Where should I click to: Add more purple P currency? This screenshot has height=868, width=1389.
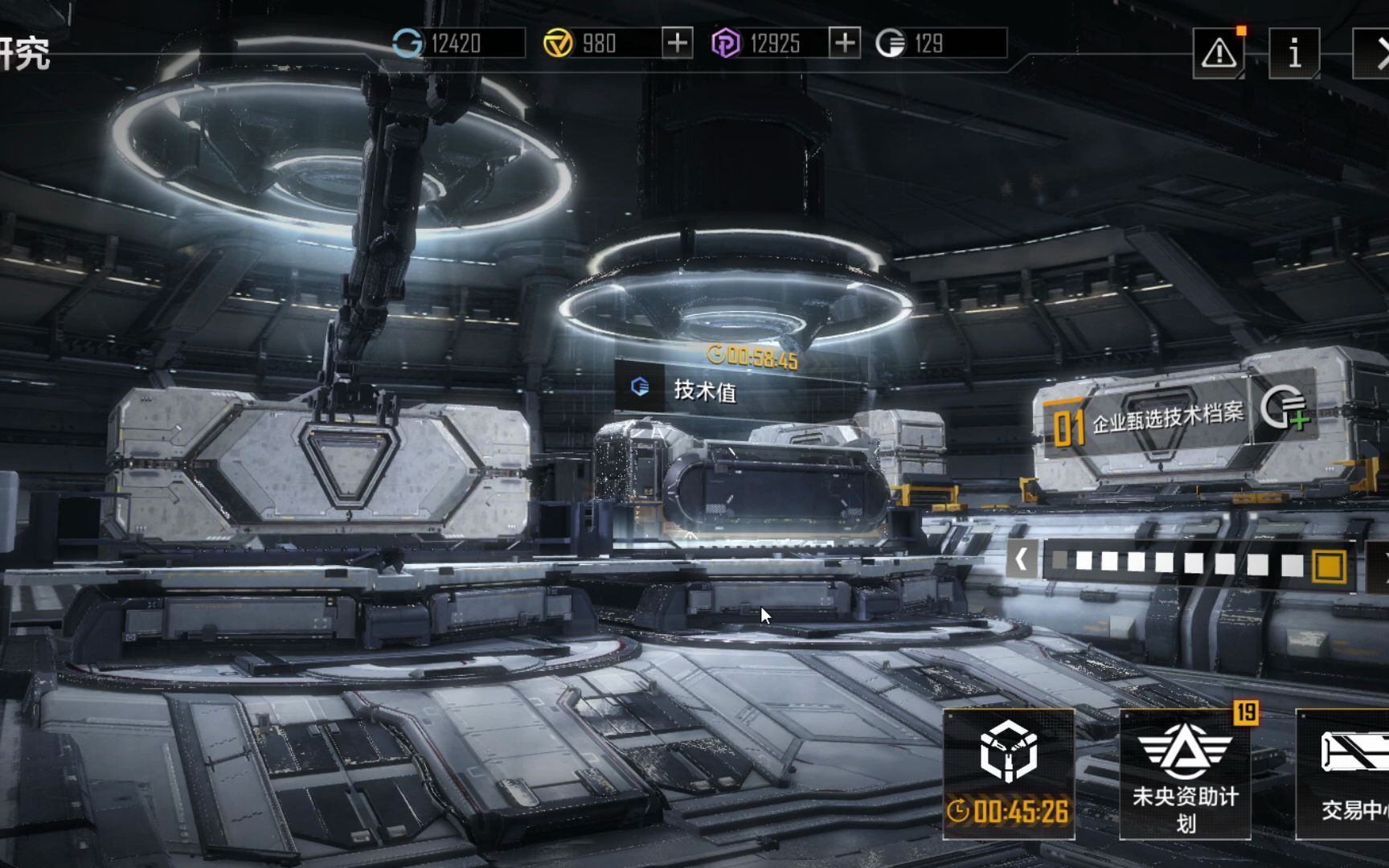pos(844,43)
